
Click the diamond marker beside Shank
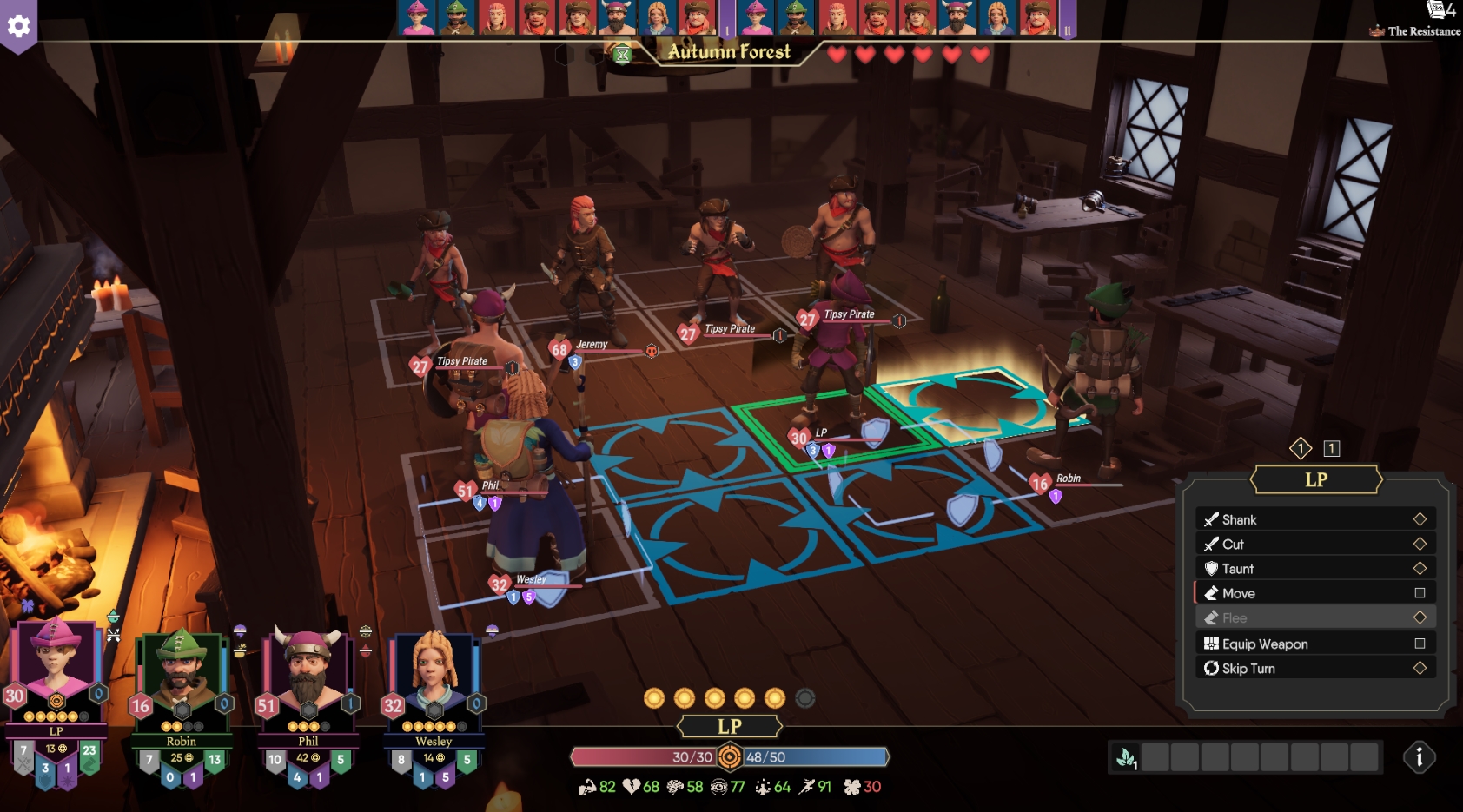(1420, 519)
